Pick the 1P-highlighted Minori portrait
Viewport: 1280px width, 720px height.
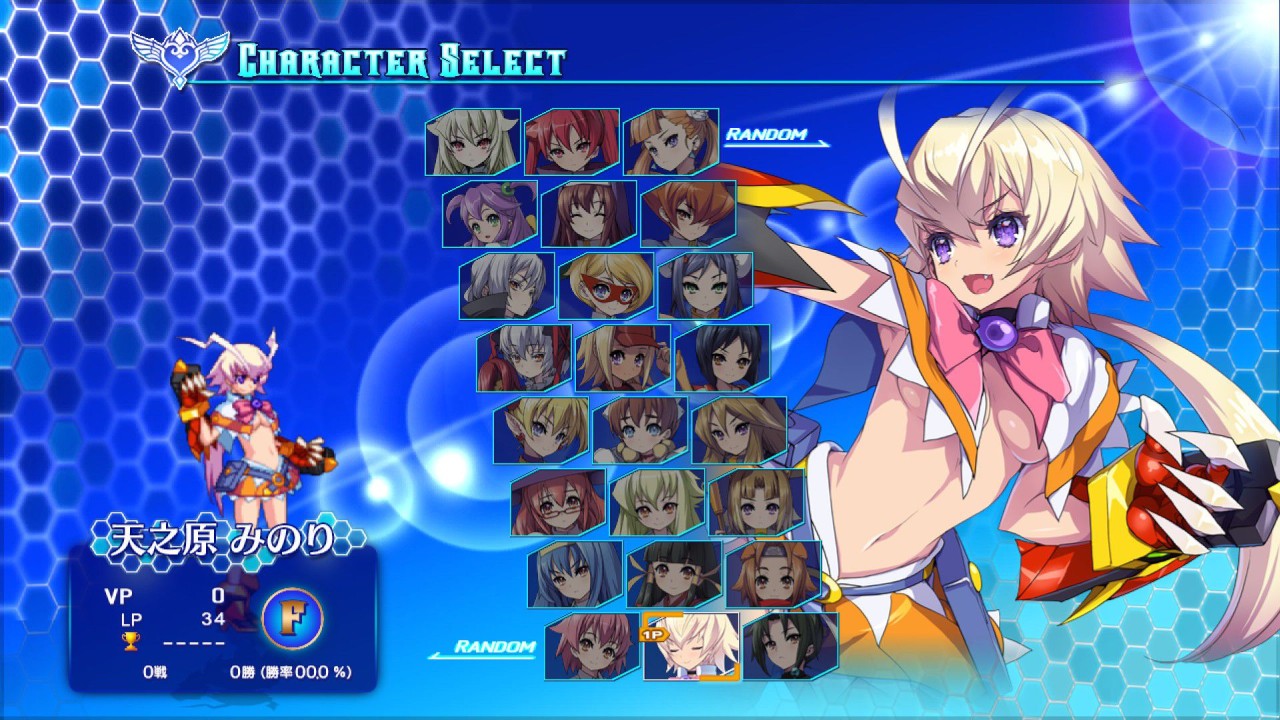(x=691, y=646)
